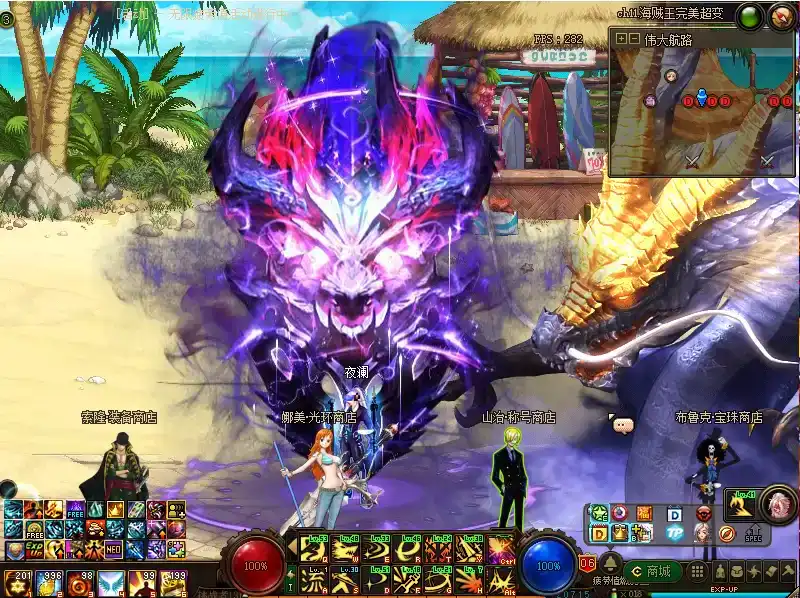Screen dimensions: 800x598
Task: Activate the Lv.53 skill on Q
Action: (x=315, y=550)
